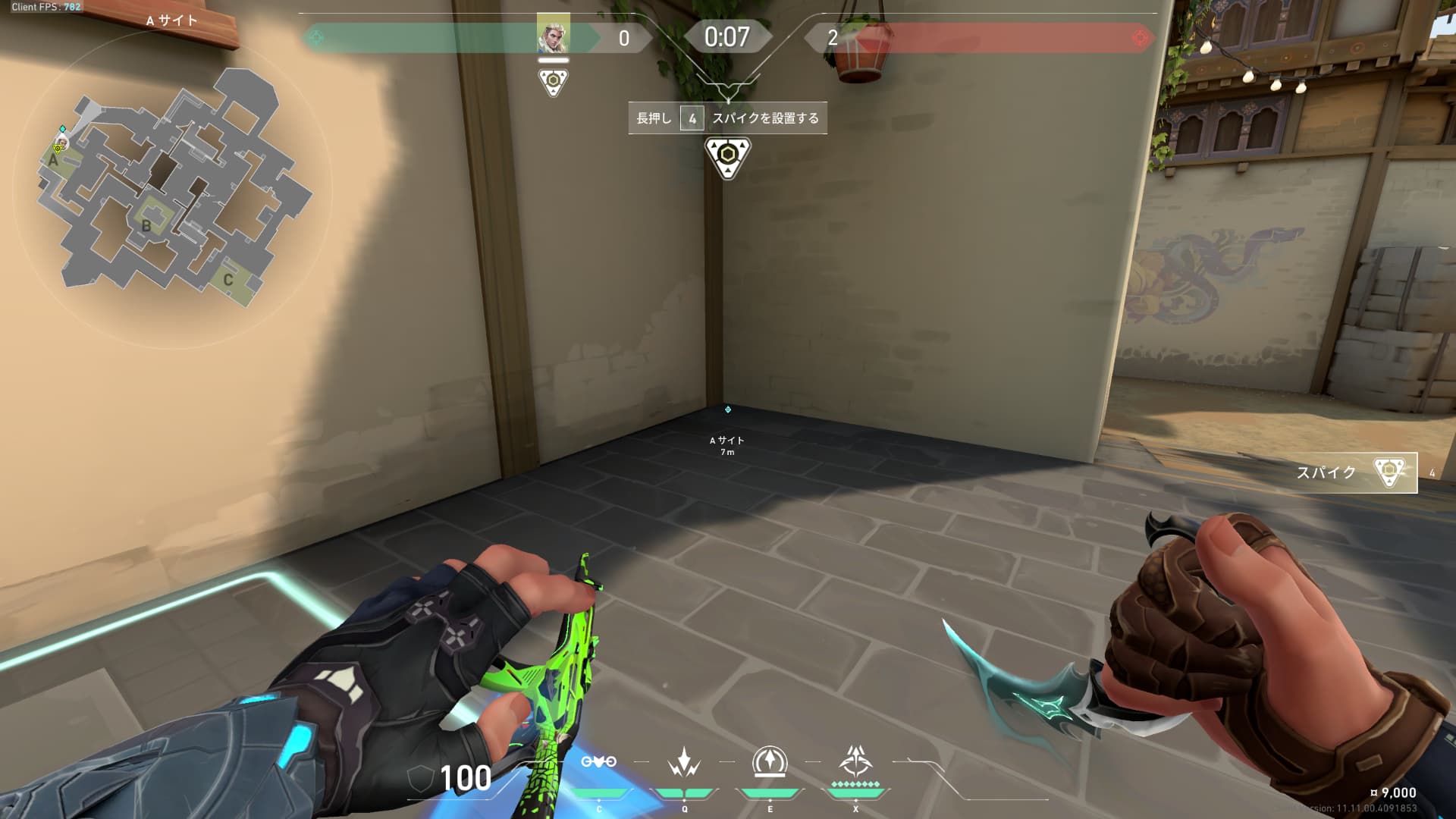Choose the B site label on minimap
Screen dimensions: 1456x819
(146, 225)
